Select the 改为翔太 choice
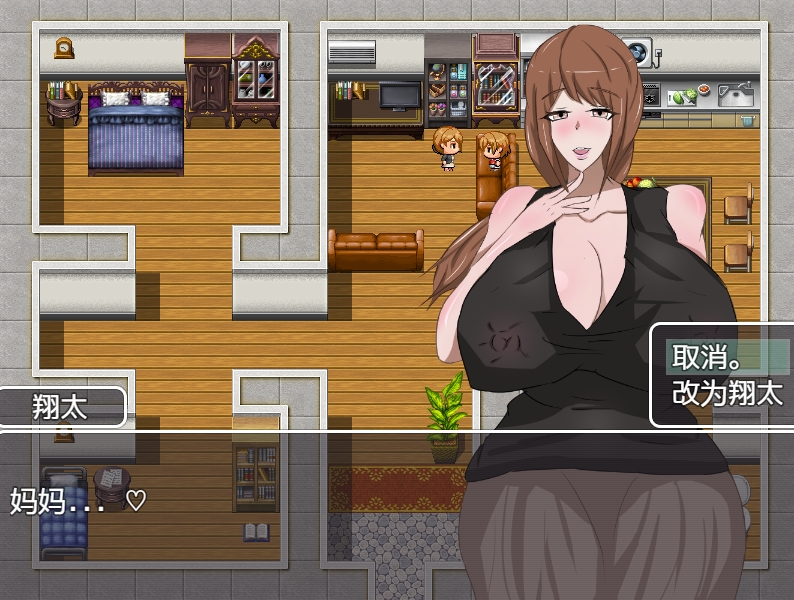 (x=726, y=393)
